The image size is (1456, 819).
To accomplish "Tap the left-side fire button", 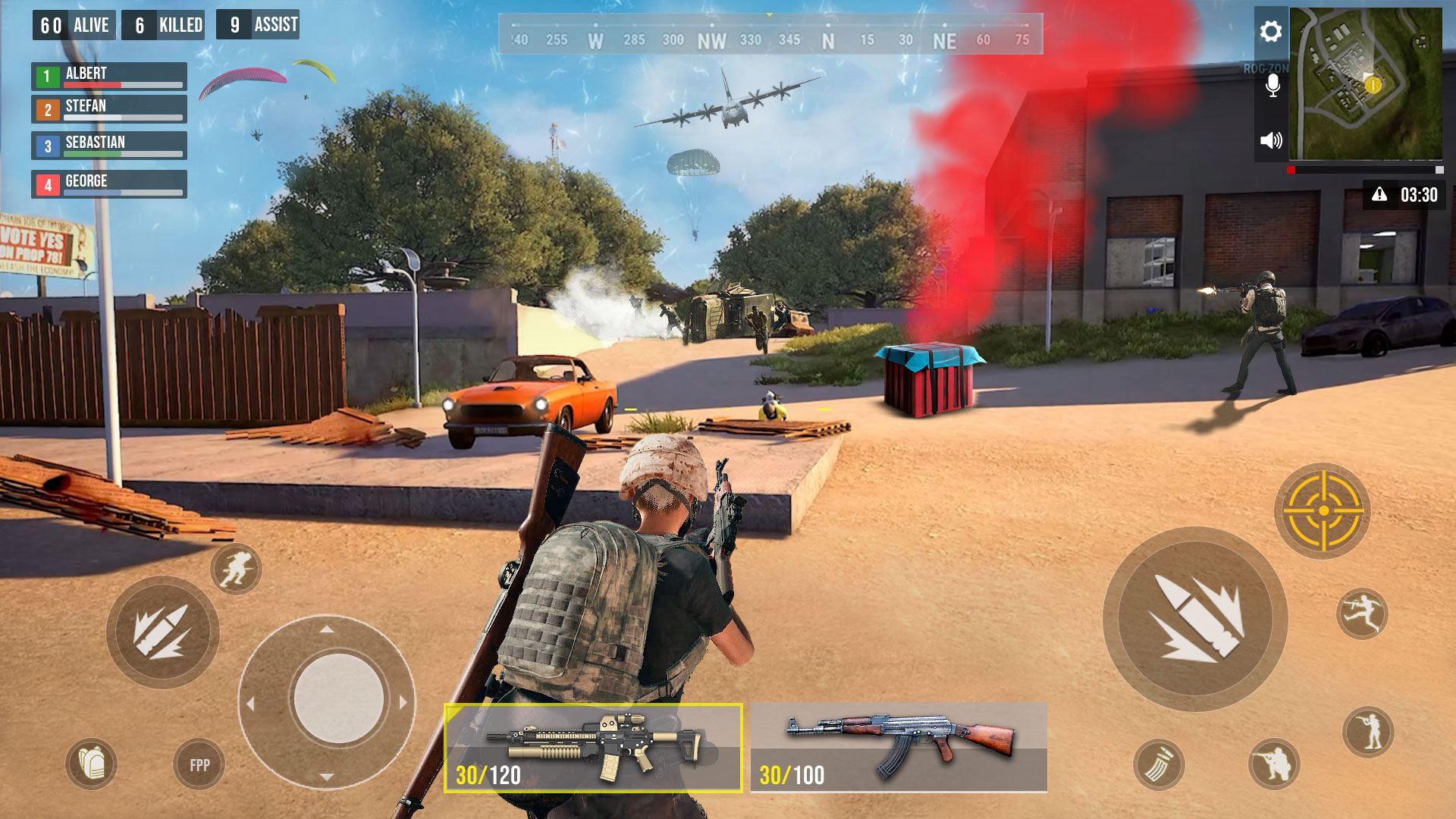I will pyautogui.click(x=162, y=632).
